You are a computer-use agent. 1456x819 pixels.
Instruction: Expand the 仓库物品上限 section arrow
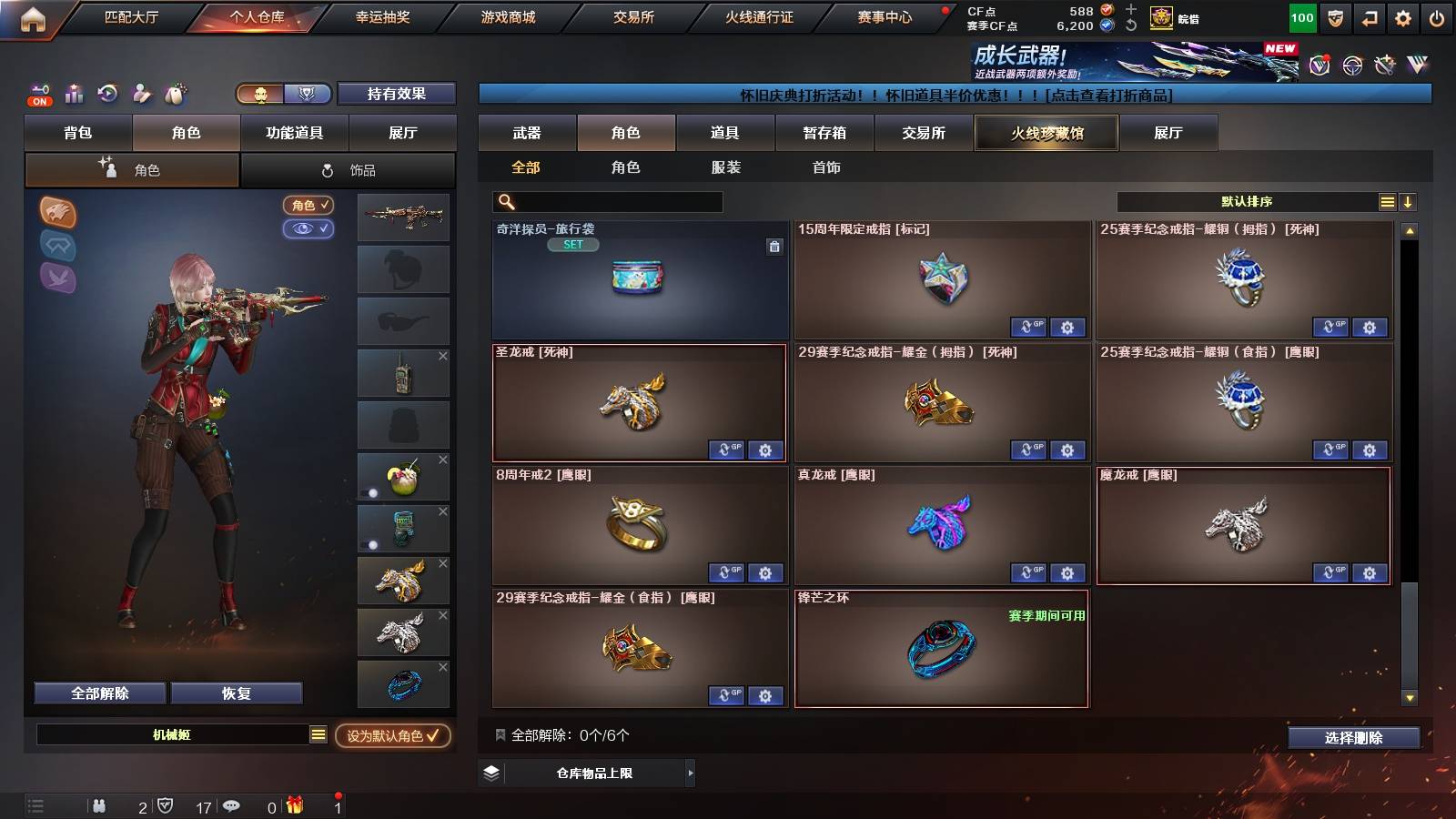pos(690,773)
